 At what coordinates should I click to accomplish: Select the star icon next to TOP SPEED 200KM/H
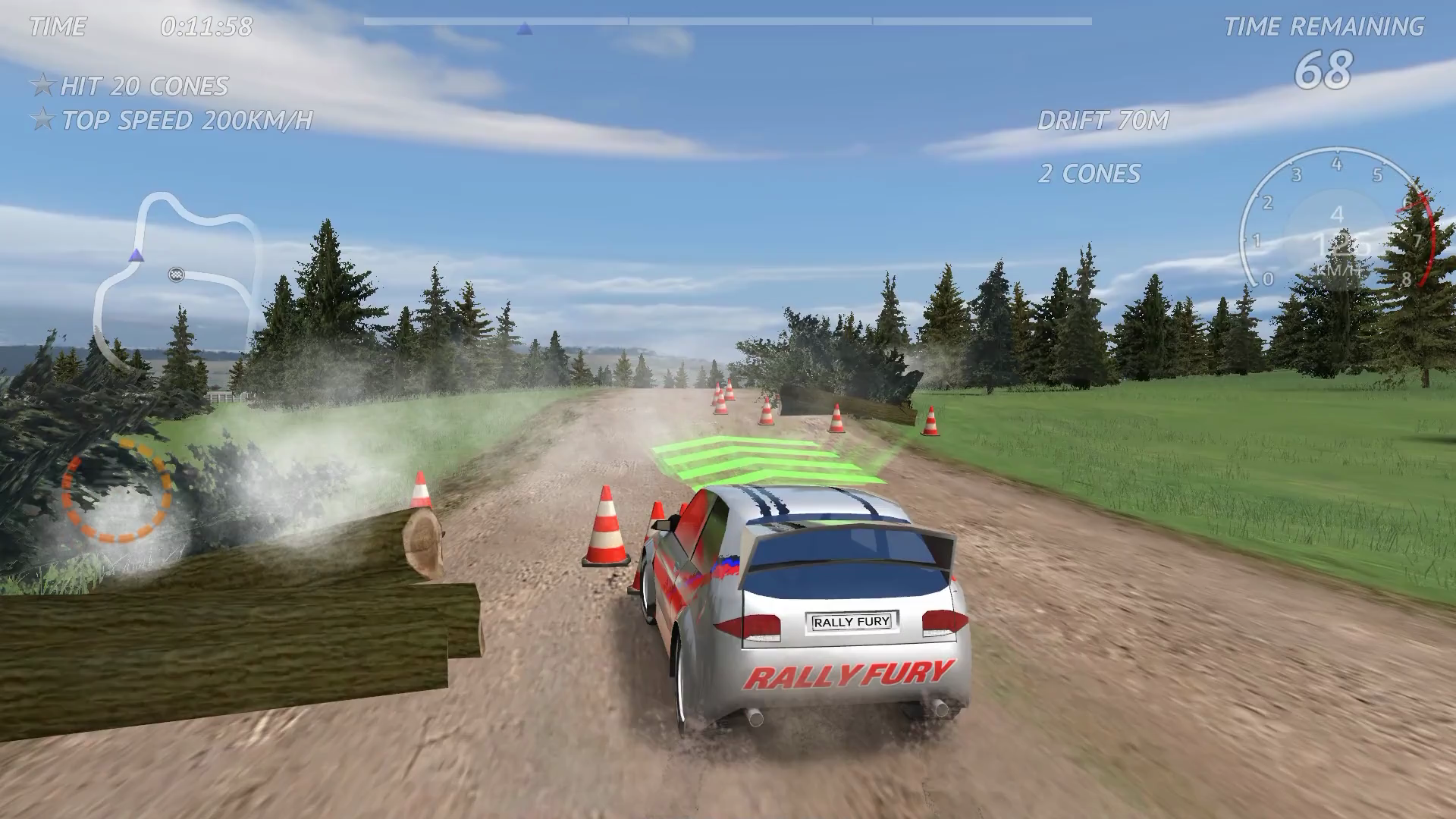(42, 119)
